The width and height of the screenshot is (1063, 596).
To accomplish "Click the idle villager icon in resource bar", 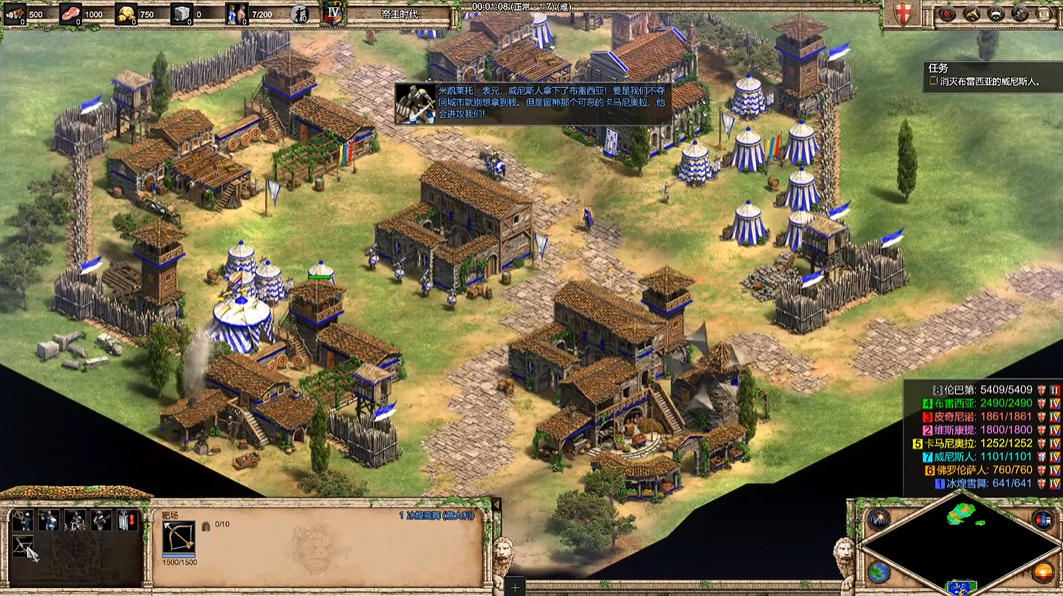I will pyautogui.click(x=299, y=14).
